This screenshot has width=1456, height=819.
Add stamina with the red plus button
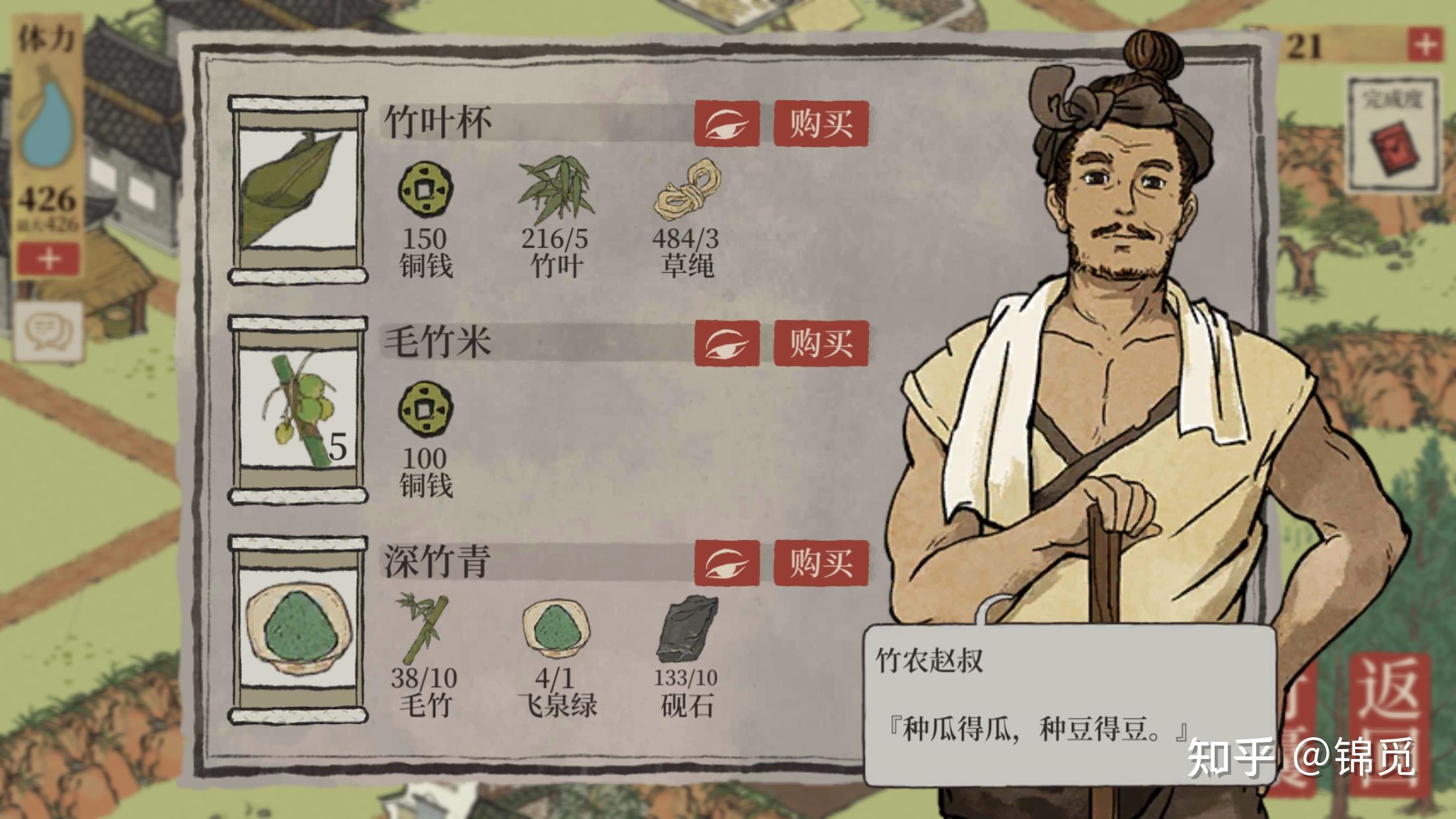48,258
